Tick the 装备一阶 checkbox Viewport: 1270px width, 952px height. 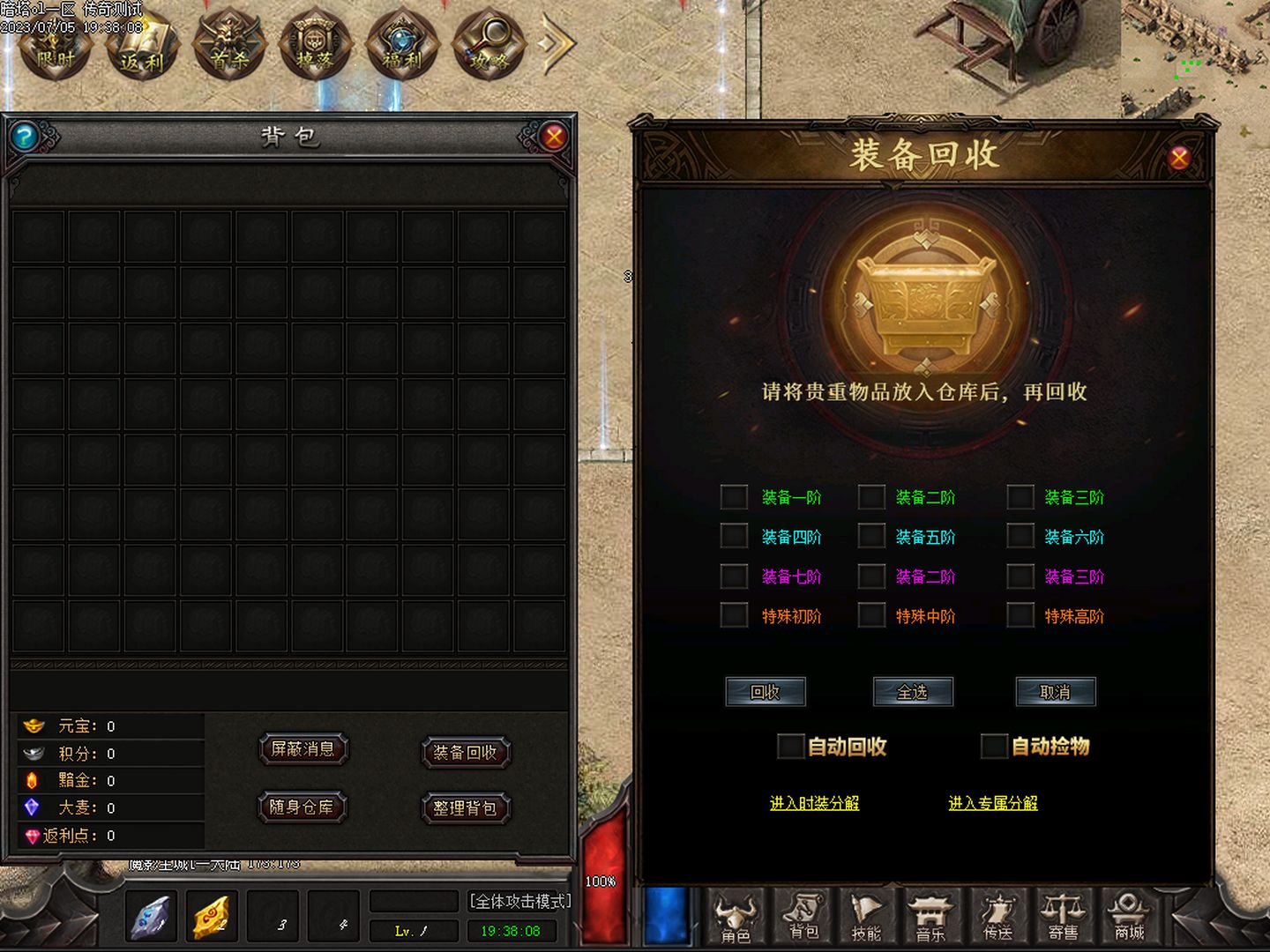(734, 497)
